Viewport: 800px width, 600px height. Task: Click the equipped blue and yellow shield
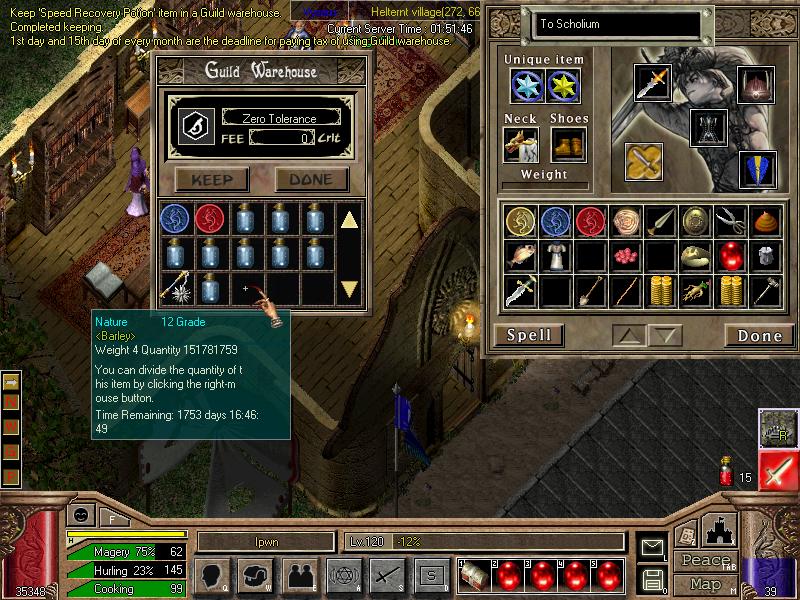click(x=757, y=168)
